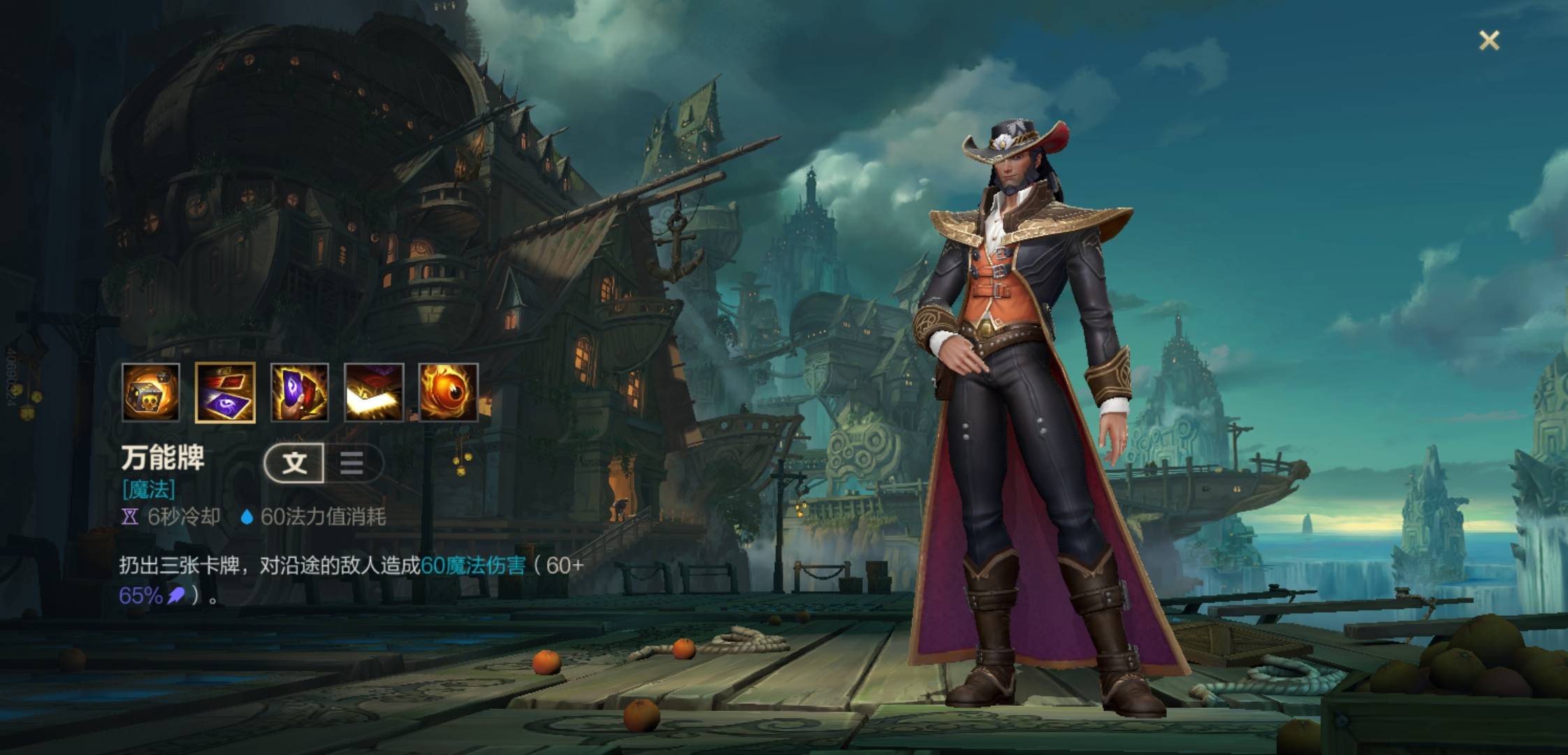Viewport: 1568px width, 755px height.
Task: View the fiery eye Destiny ultimate icon
Action: point(448,392)
